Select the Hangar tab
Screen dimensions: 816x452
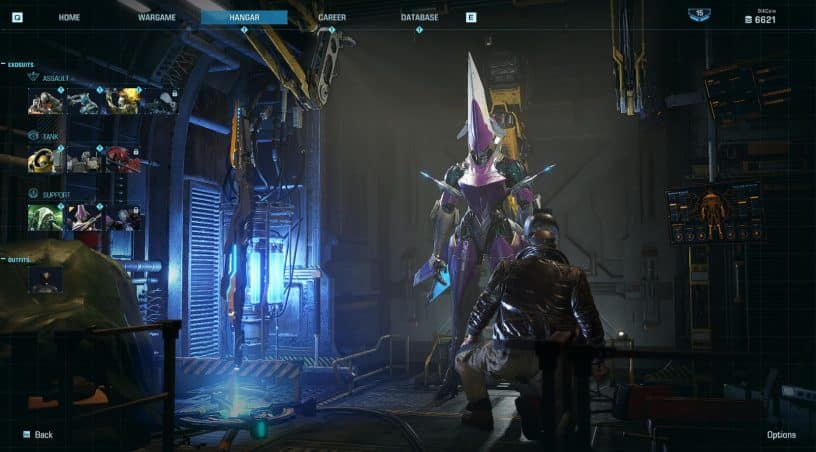(x=244, y=17)
